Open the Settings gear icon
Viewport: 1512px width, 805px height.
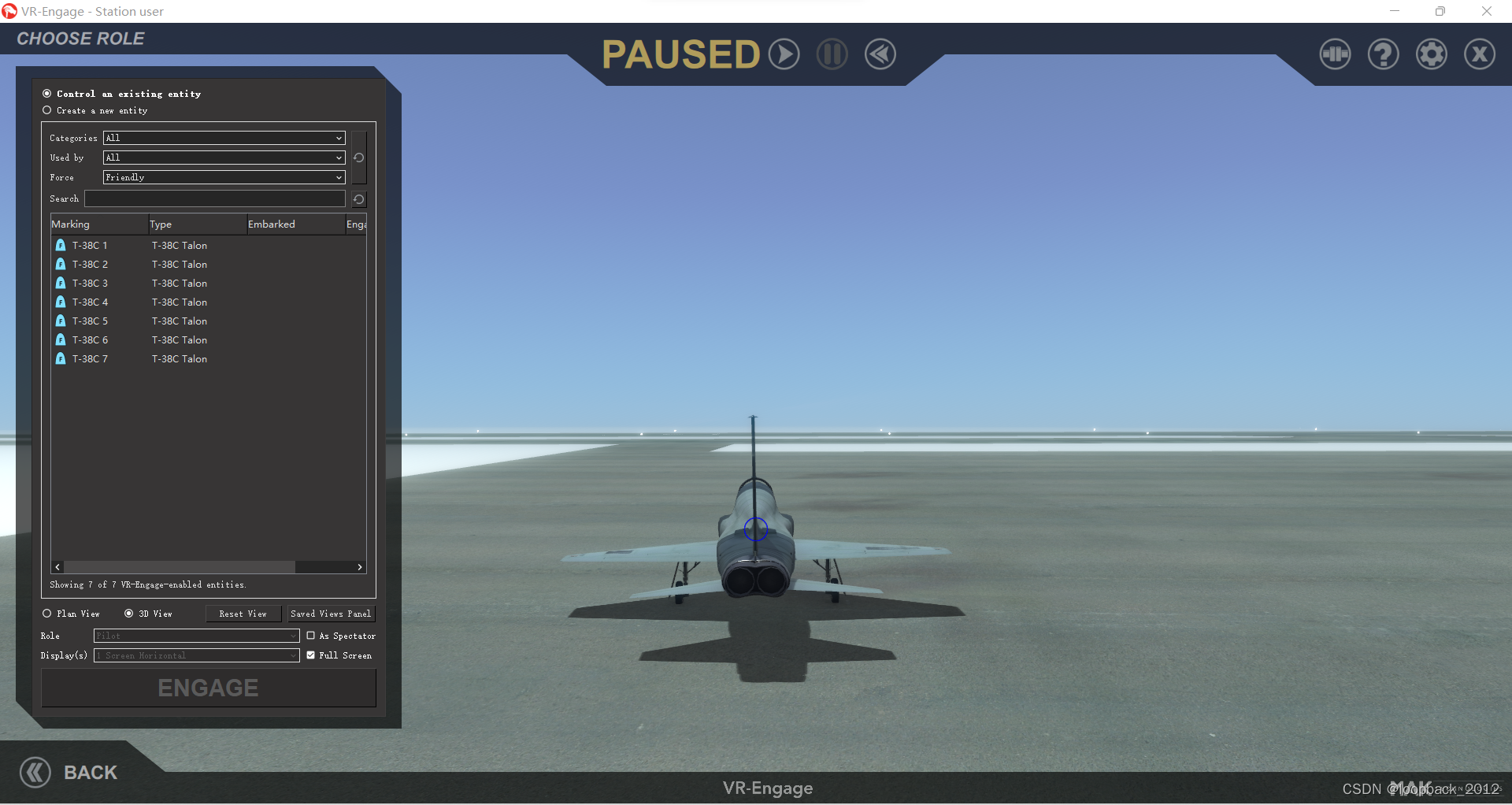tap(1432, 54)
